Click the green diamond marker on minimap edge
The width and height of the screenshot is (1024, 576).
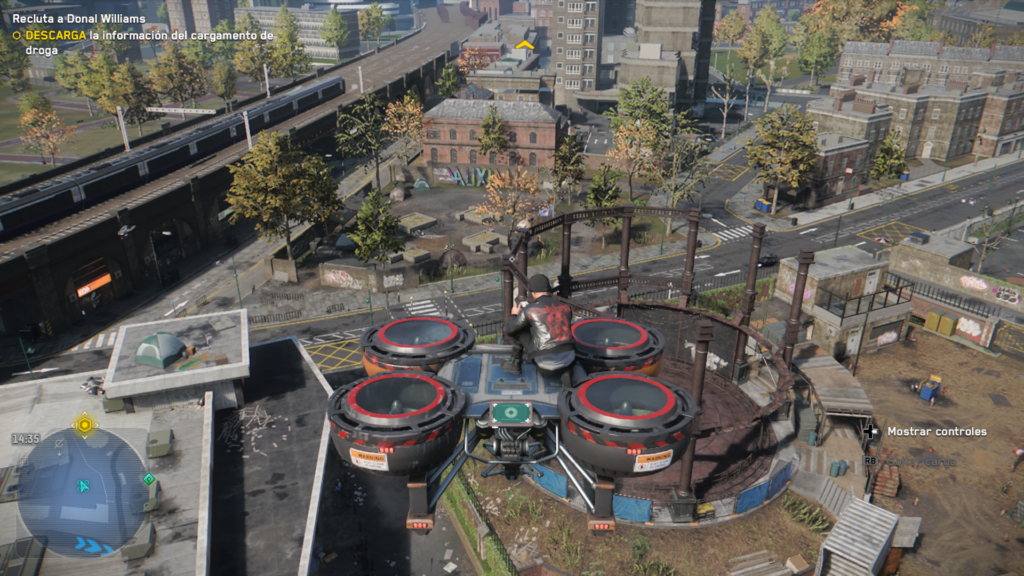pyautogui.click(x=149, y=479)
